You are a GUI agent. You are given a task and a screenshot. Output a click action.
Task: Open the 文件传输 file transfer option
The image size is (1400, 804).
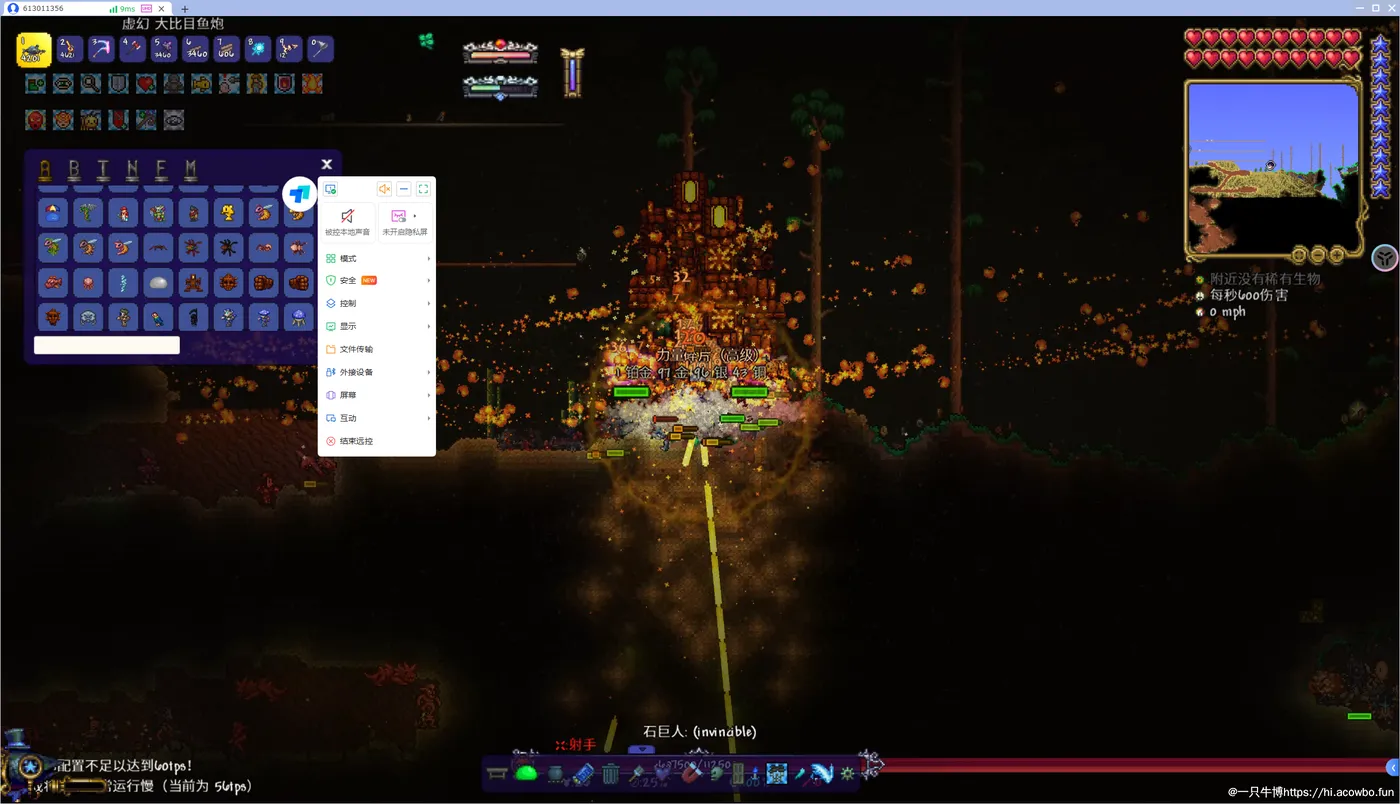[x=357, y=349]
